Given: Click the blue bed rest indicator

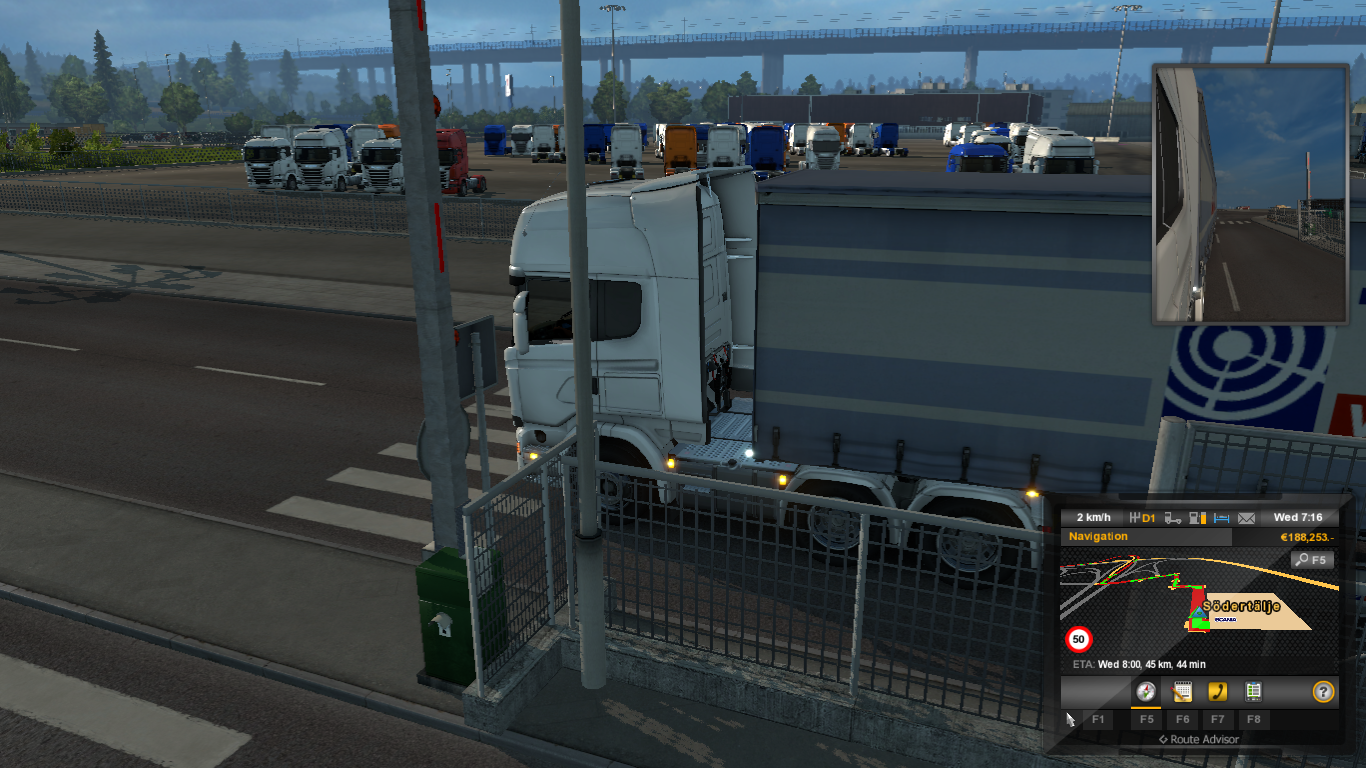Looking at the screenshot, I should pos(1222,518).
